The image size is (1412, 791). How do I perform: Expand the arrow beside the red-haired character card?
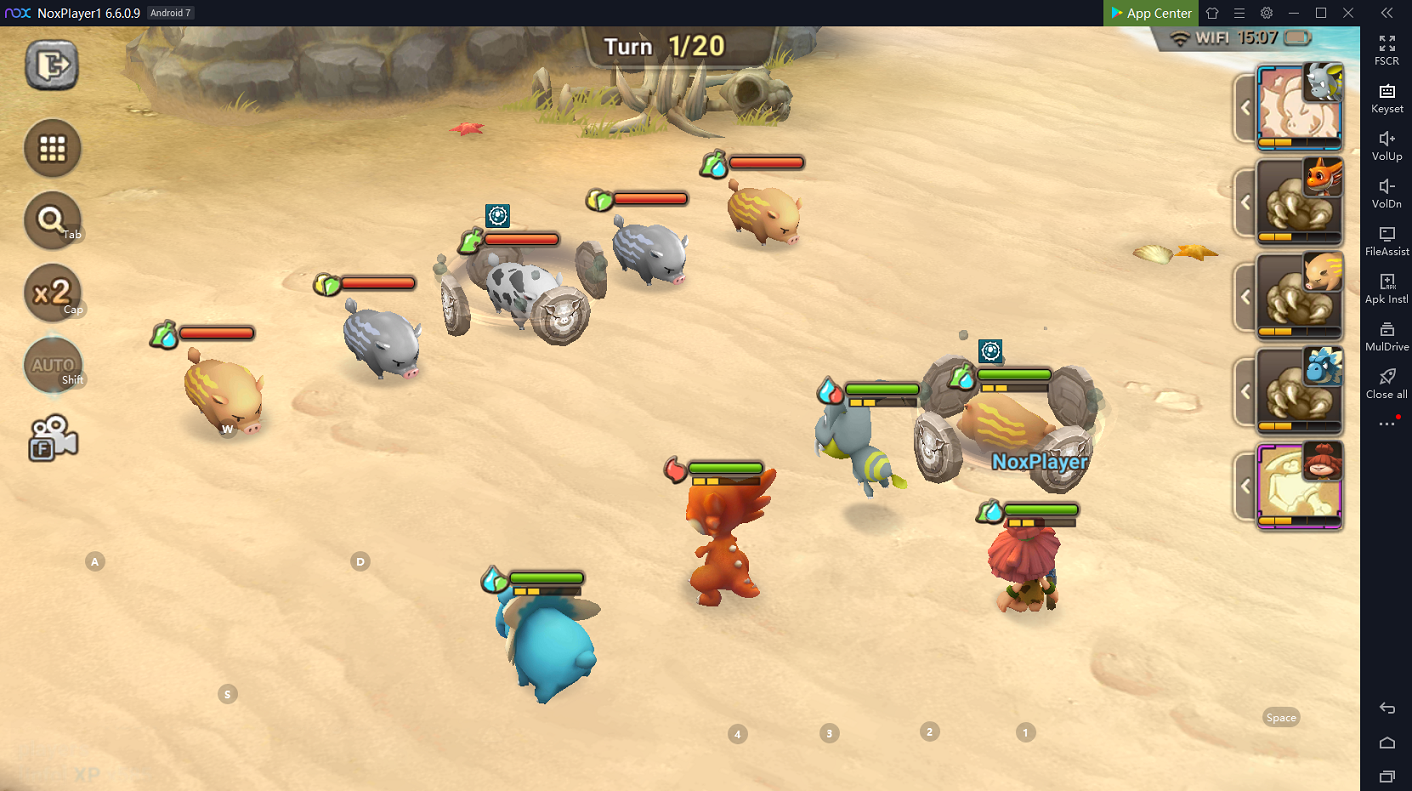pyautogui.click(x=1245, y=487)
